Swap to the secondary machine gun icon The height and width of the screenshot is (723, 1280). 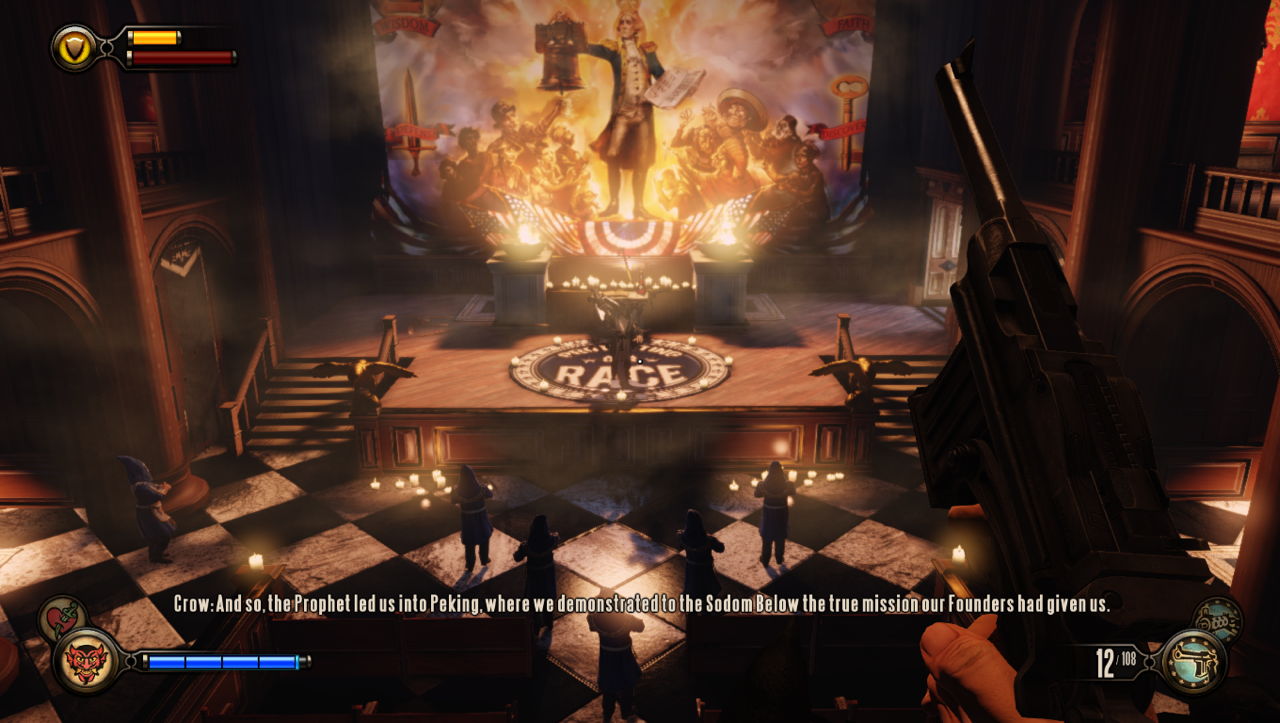click(x=1217, y=618)
